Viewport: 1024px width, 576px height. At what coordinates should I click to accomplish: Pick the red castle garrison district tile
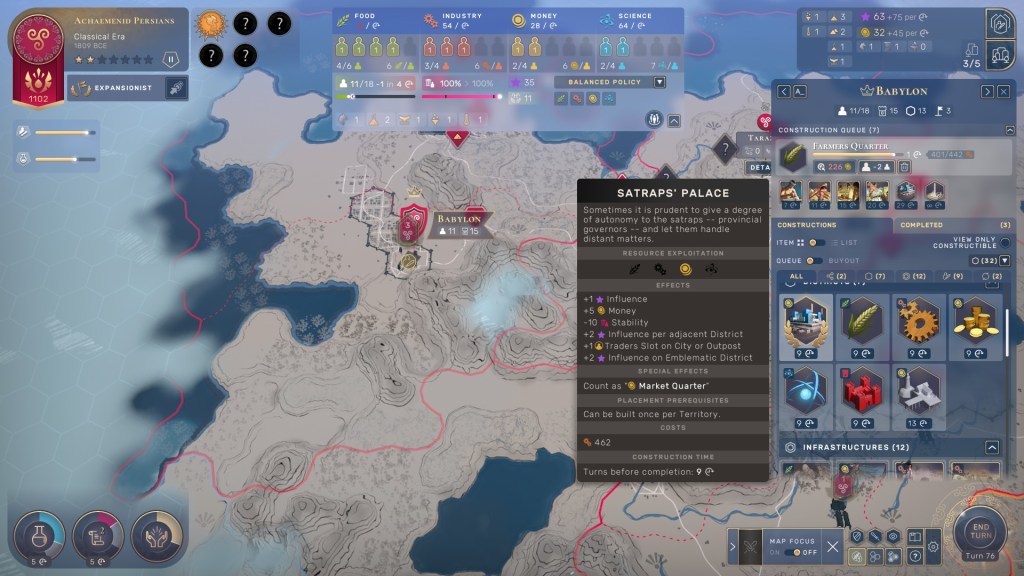(x=862, y=392)
